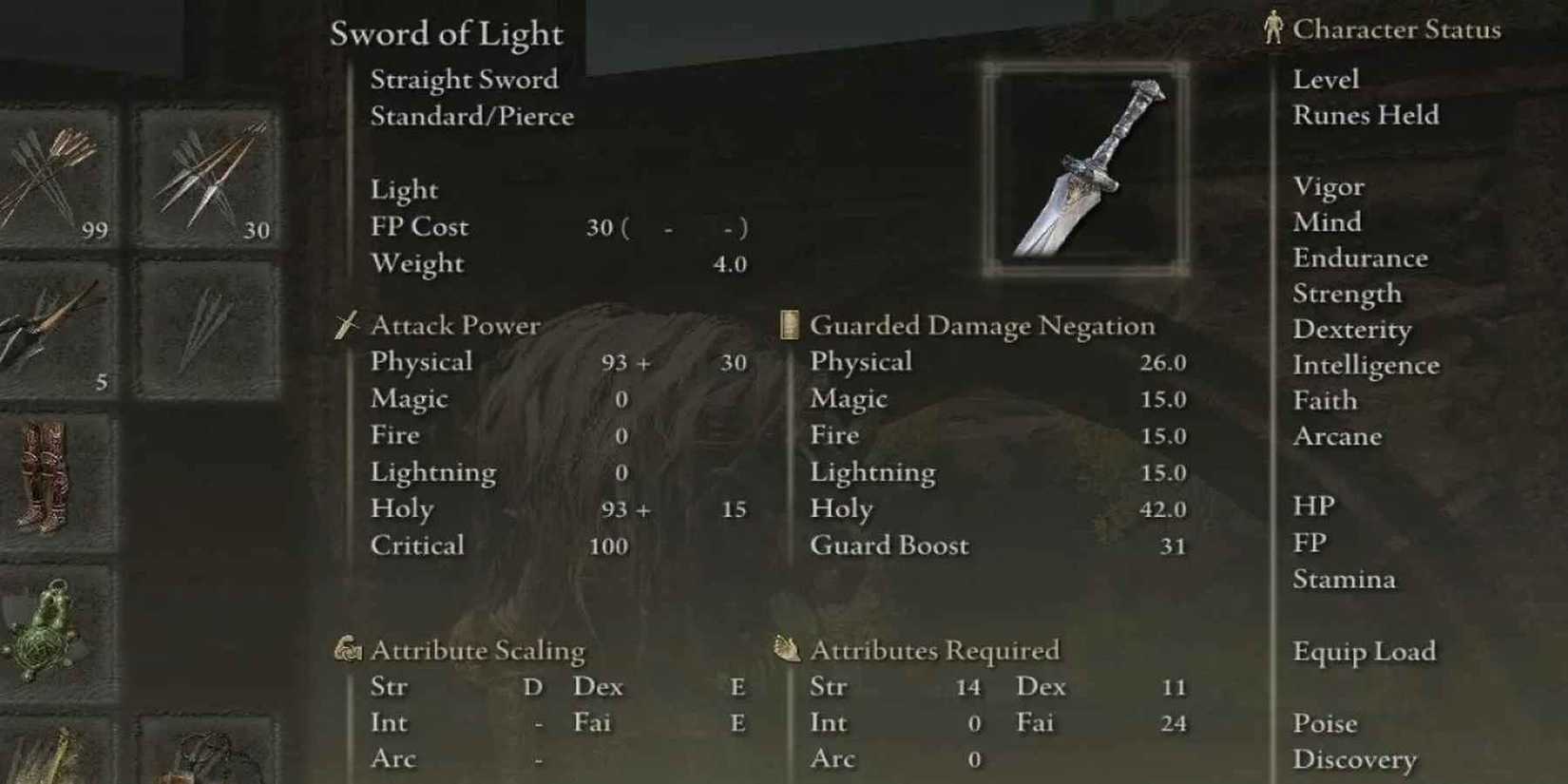1568x784 pixels.
Task: Select the Attribute Scaling claw icon
Action: (346, 650)
